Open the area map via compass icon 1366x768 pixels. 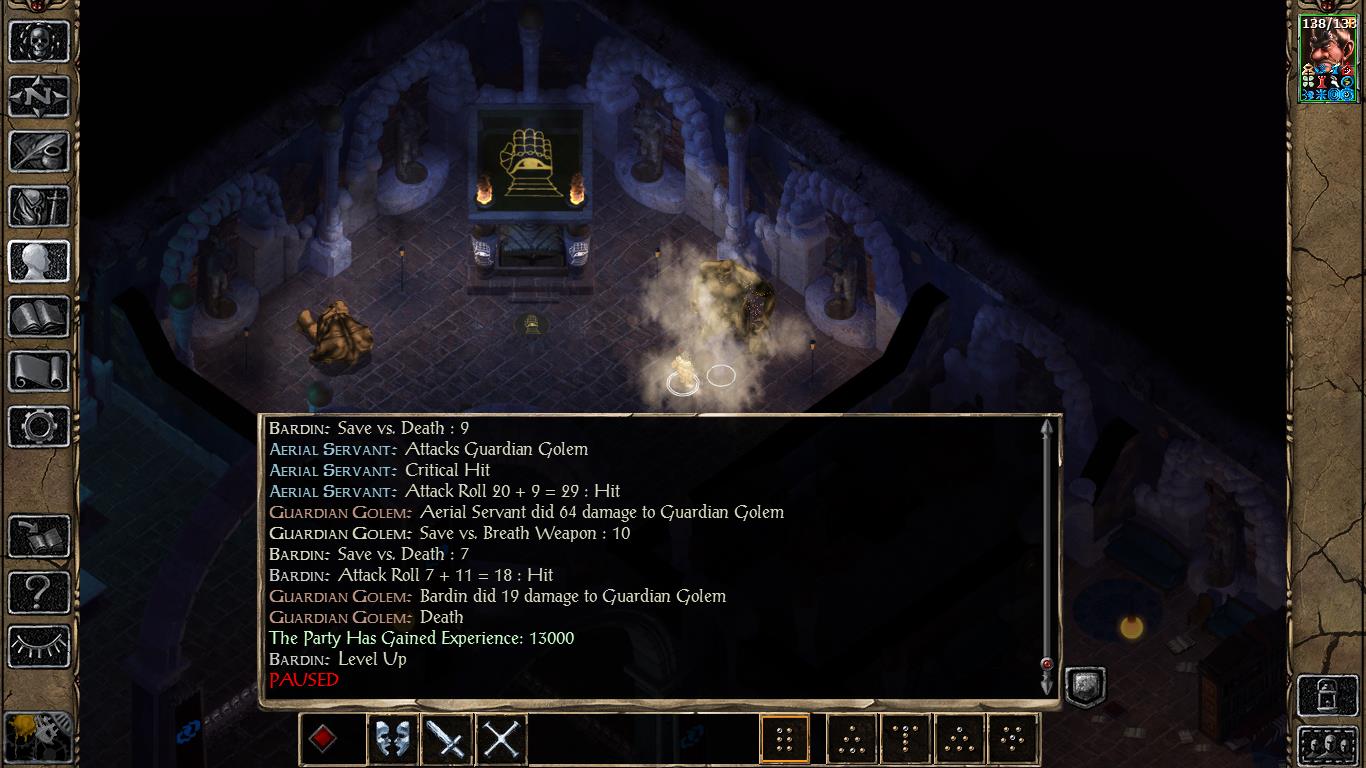(x=39, y=97)
